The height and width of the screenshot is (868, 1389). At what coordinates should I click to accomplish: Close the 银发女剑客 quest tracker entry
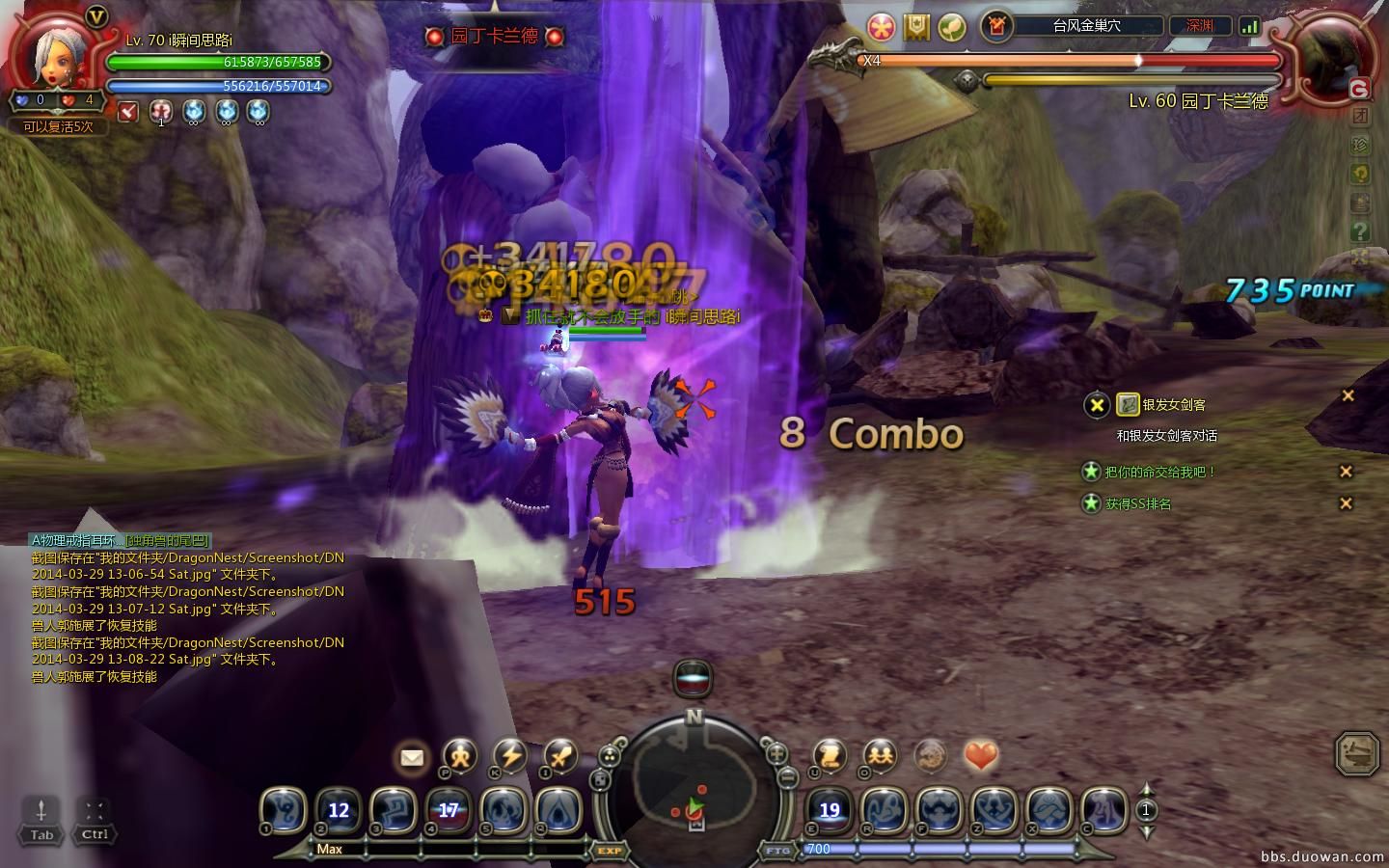pyautogui.click(x=1348, y=395)
